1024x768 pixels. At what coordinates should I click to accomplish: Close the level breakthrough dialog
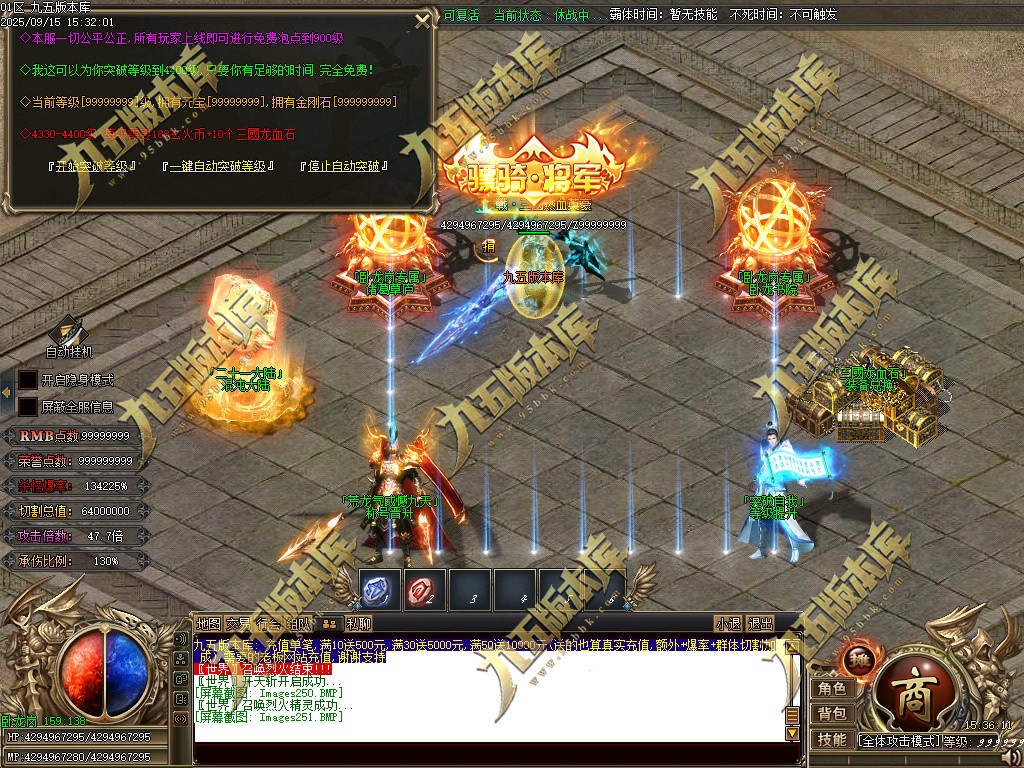click(424, 19)
